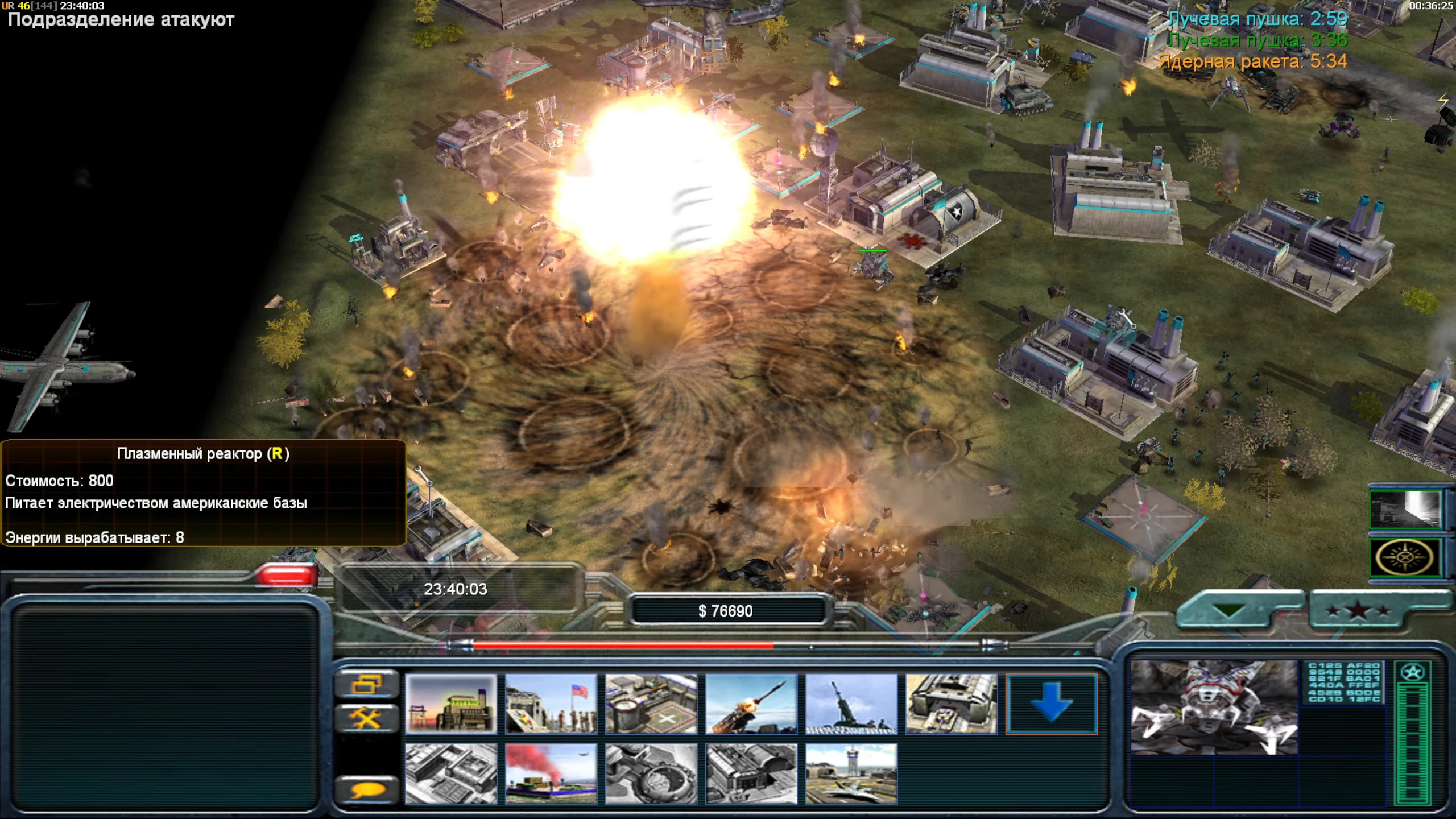
Task: Activate the golden compass power shortcut
Action: point(1405,557)
